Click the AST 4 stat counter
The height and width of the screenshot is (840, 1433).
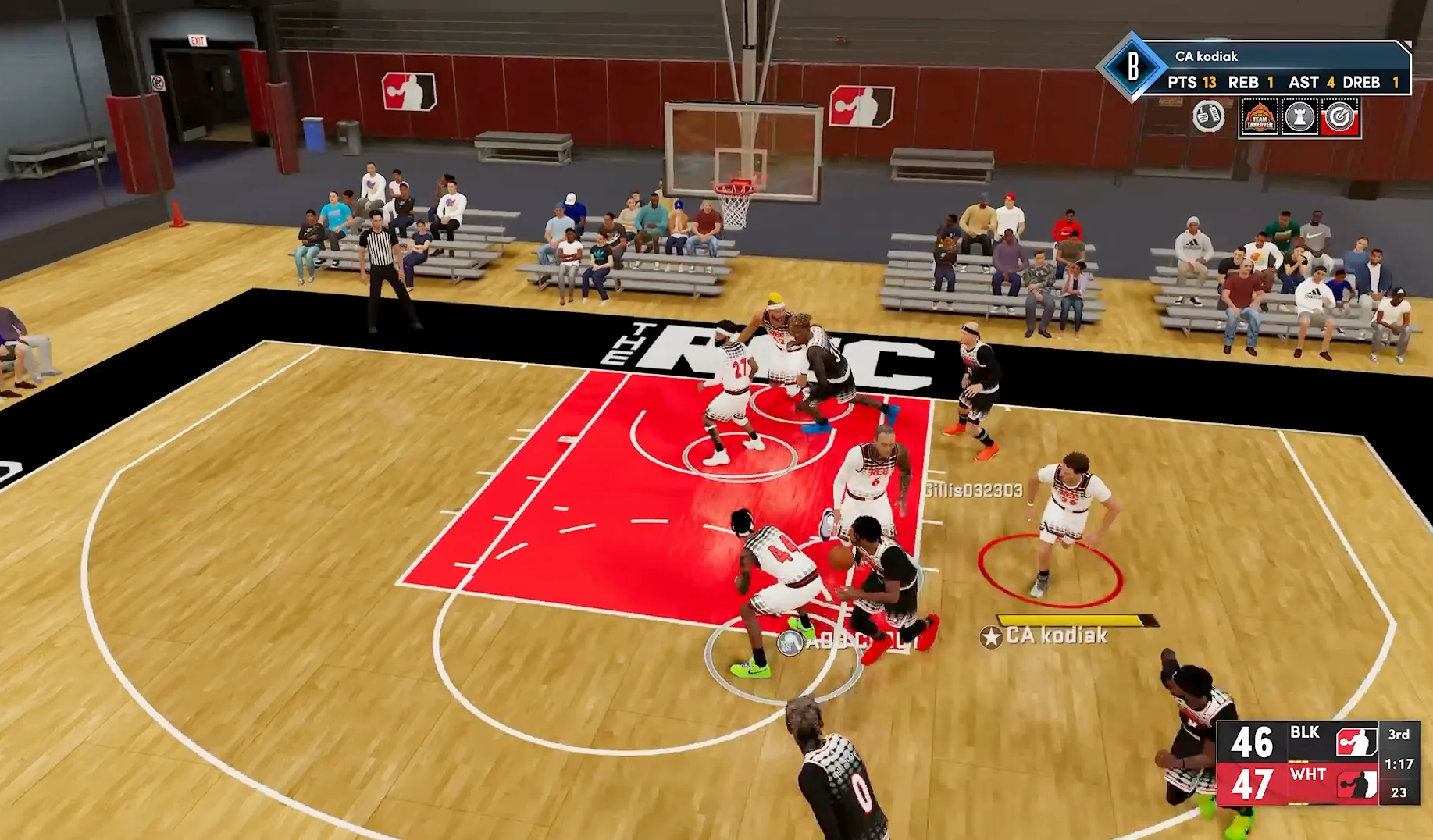pos(1312,83)
